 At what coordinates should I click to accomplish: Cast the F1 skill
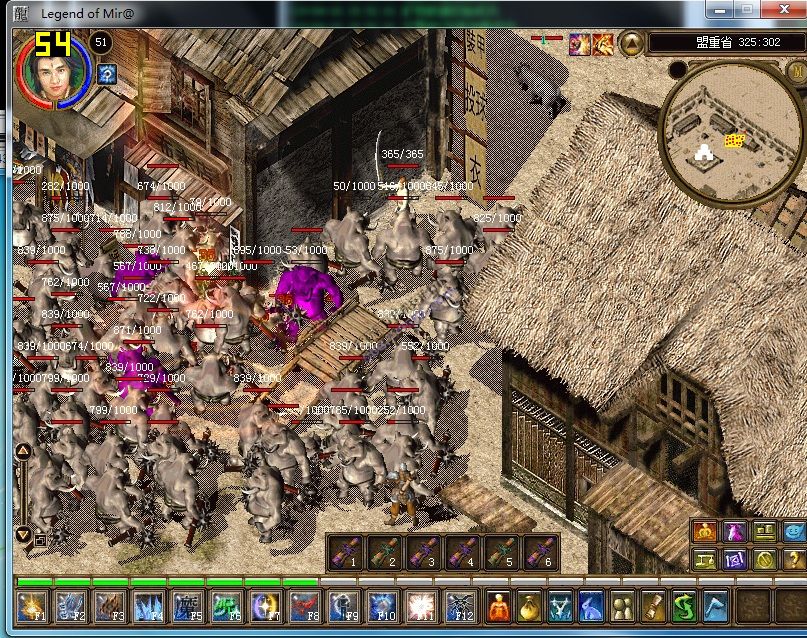point(32,607)
